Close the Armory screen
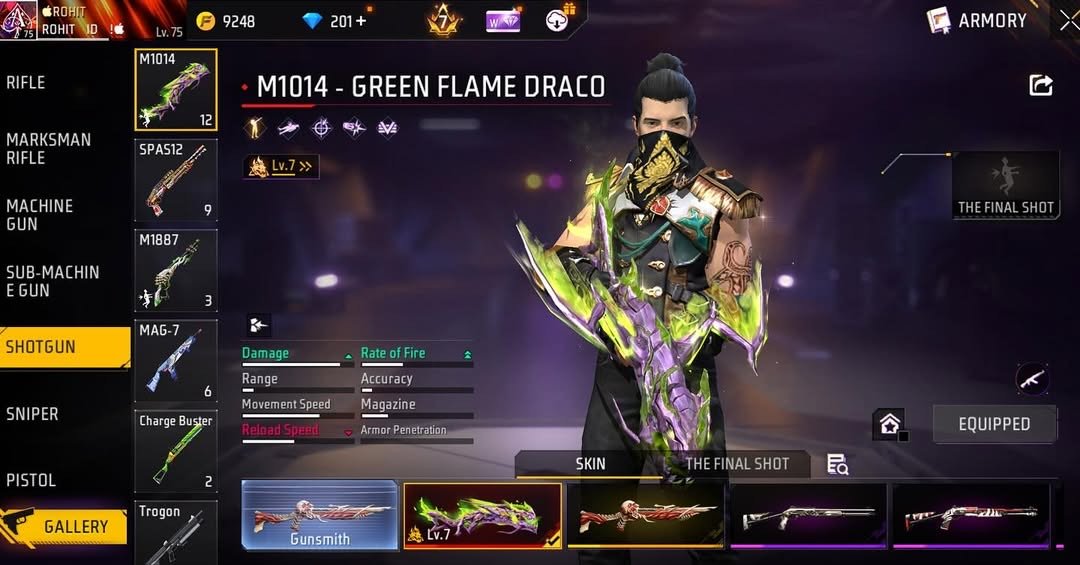This screenshot has height=565, width=1080. click(x=1068, y=20)
